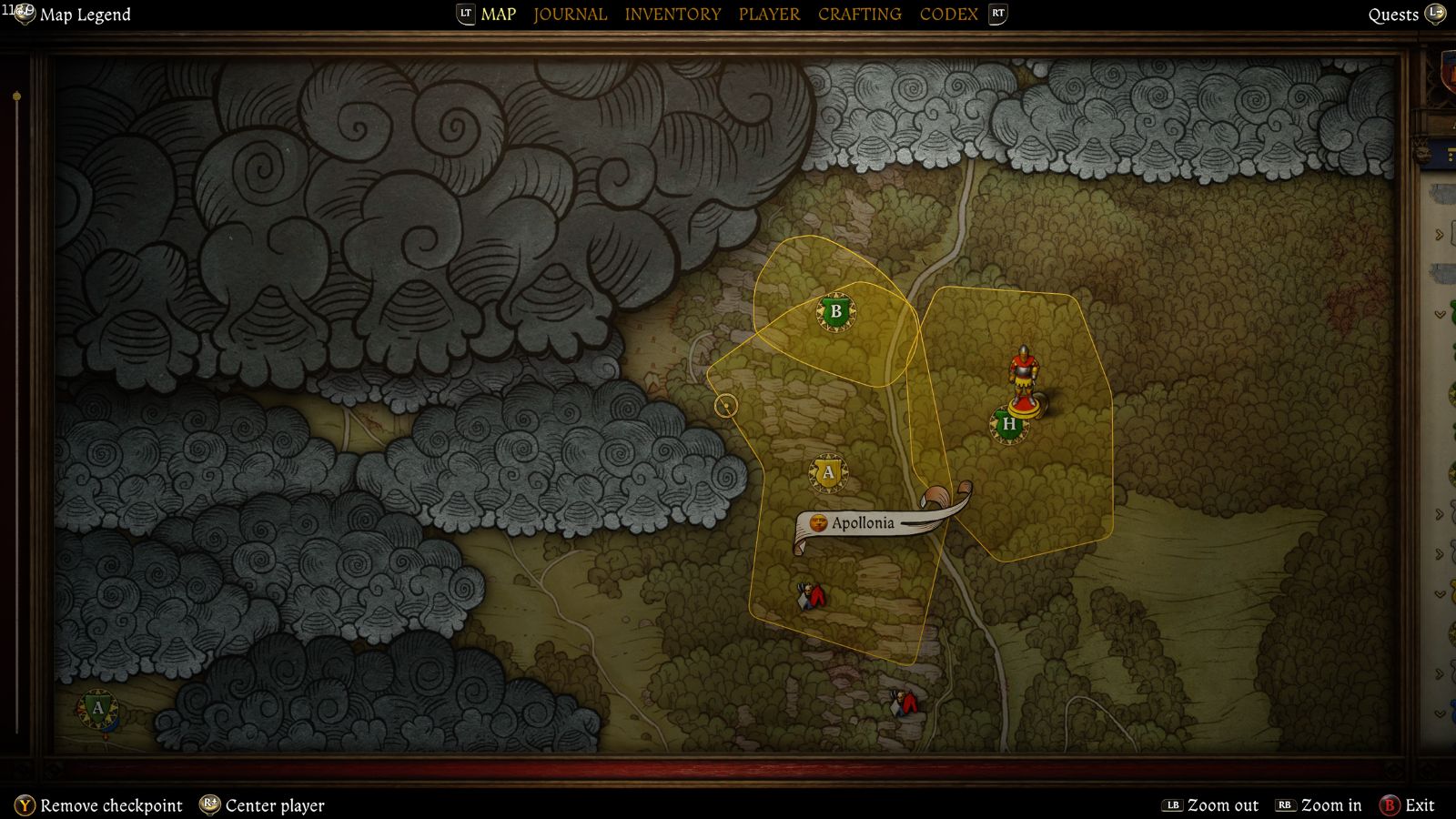Select the green B quest marker
The image size is (1456, 819).
coord(835,312)
